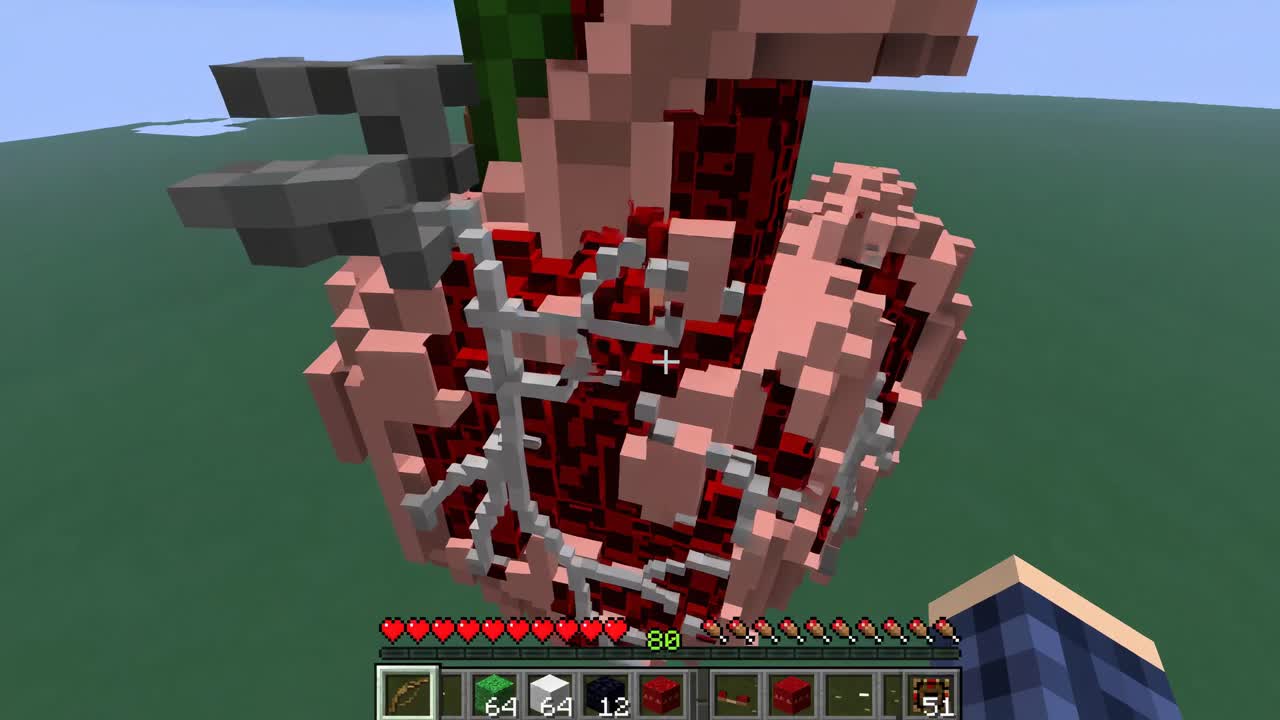Click the empty second hotbar slot
1280x720 pixels.
(457, 690)
